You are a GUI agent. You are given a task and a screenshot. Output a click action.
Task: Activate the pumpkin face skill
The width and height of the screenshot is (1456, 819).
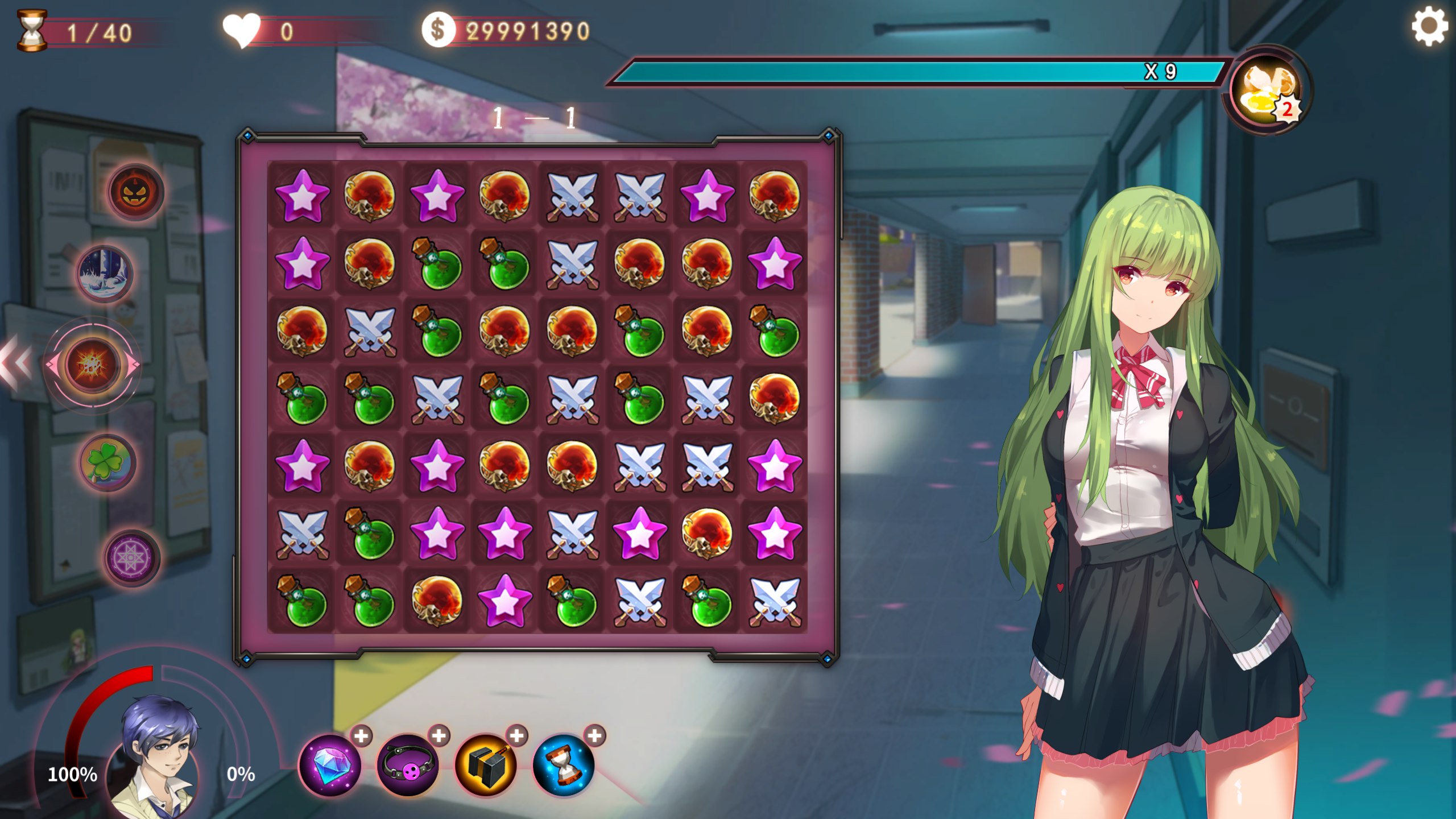click(x=135, y=192)
